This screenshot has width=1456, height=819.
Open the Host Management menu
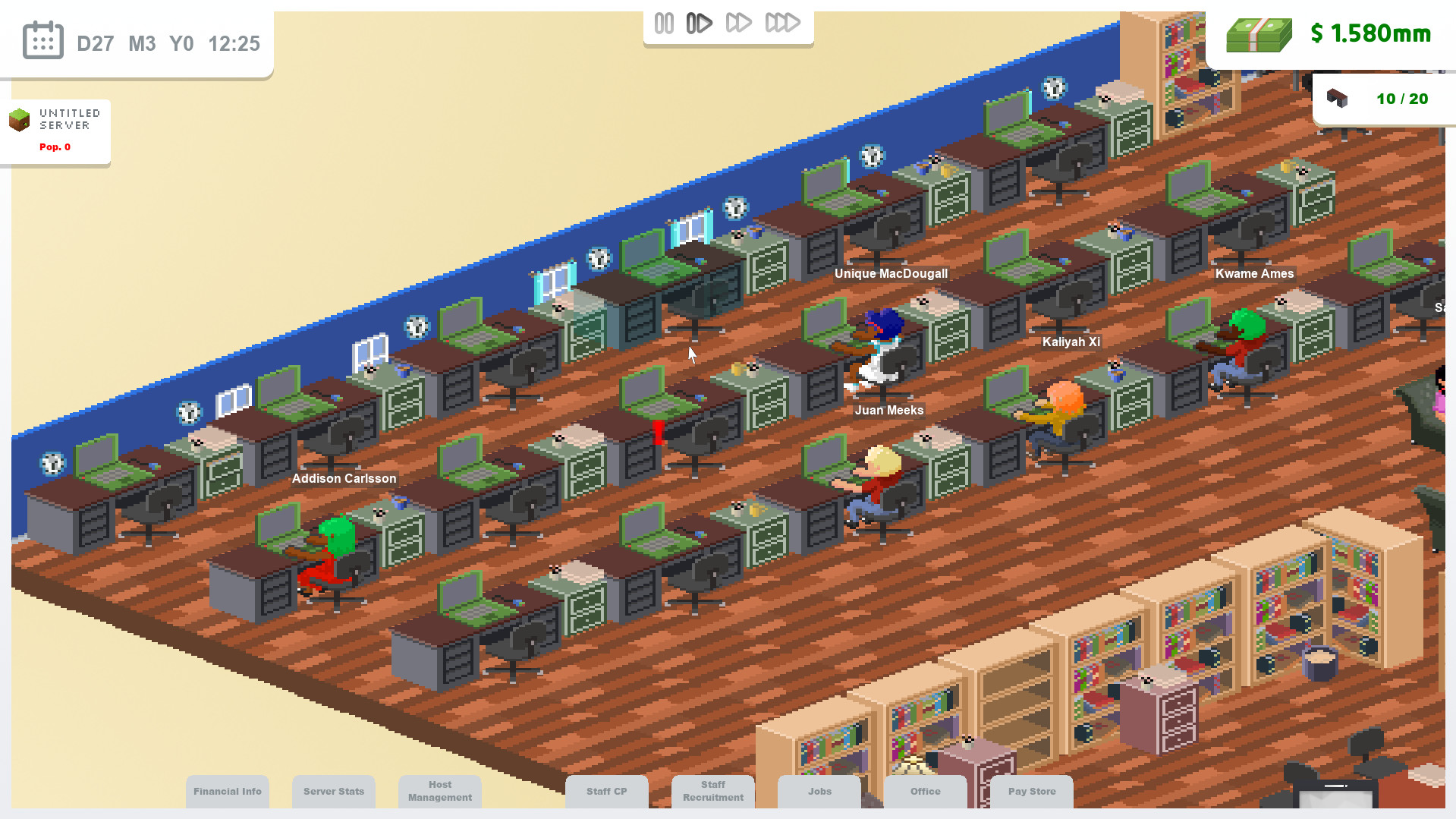click(439, 790)
